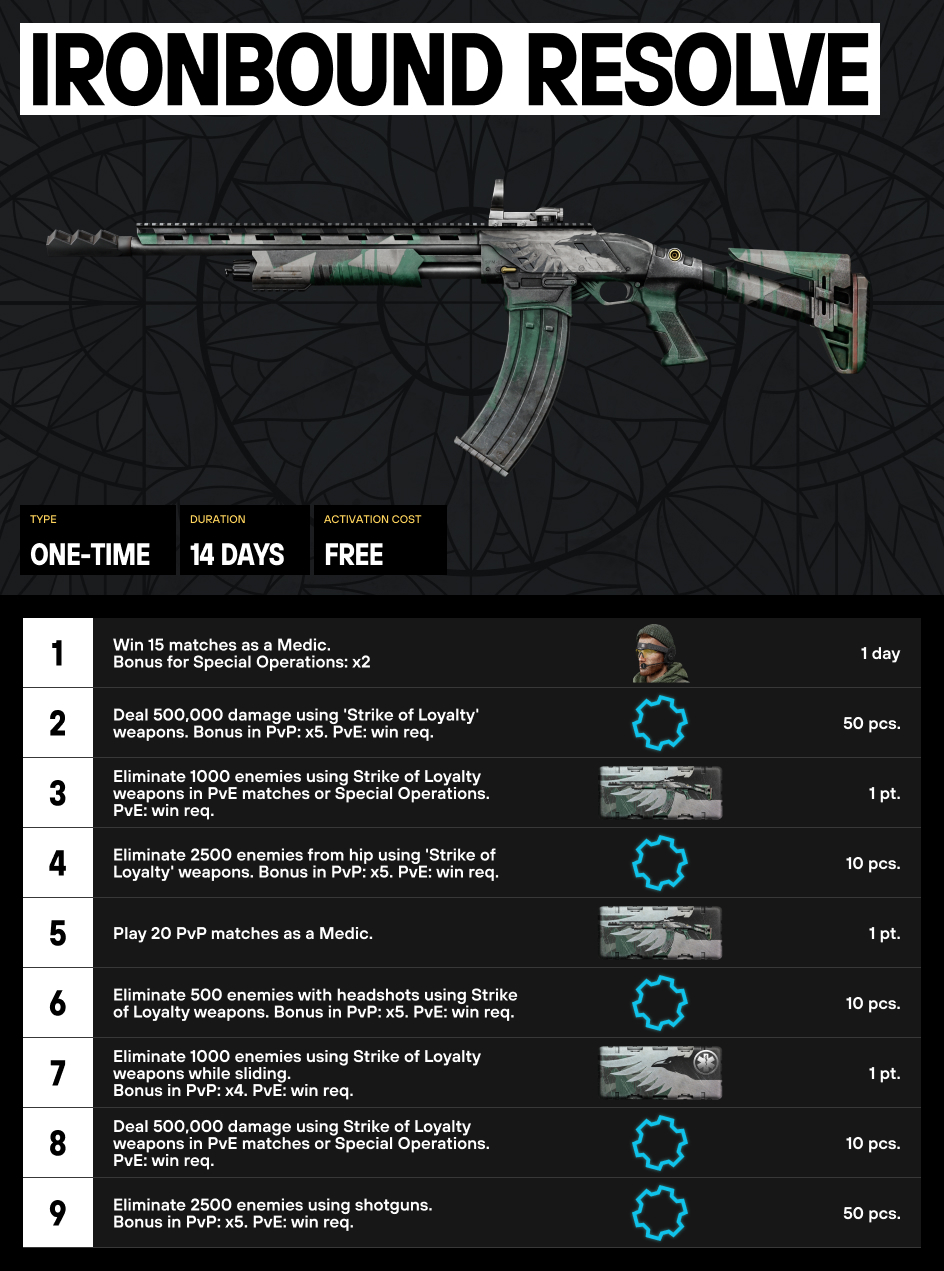
Task: Click the weapon skin reward thumbnail in row 5
Action: 660,933
